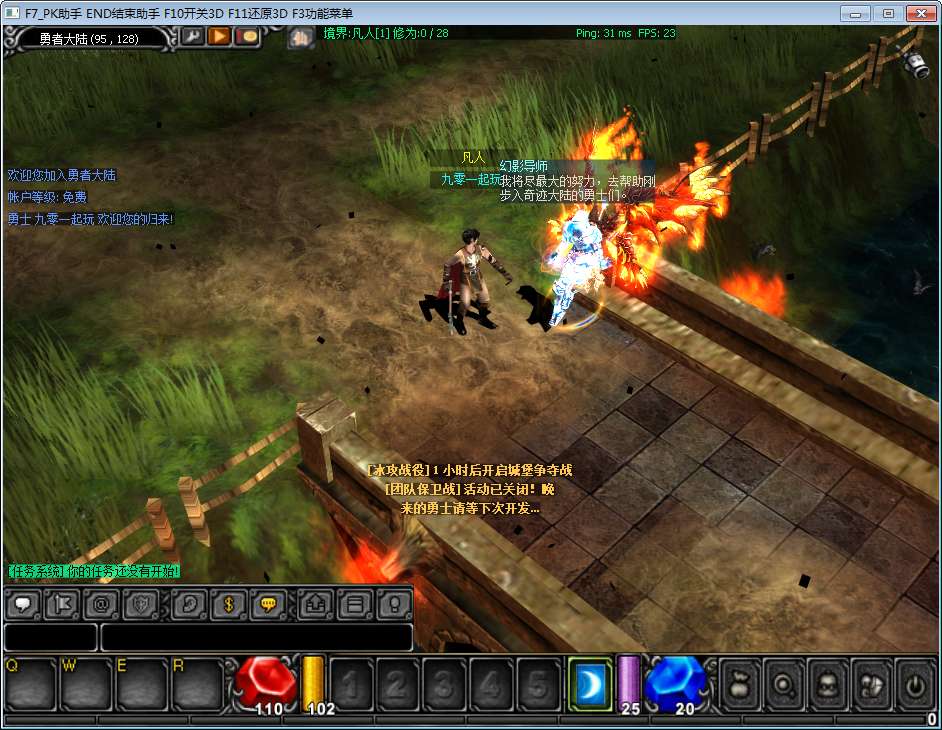Click the upload arrow chat button
The image size is (942, 730).
[315, 604]
